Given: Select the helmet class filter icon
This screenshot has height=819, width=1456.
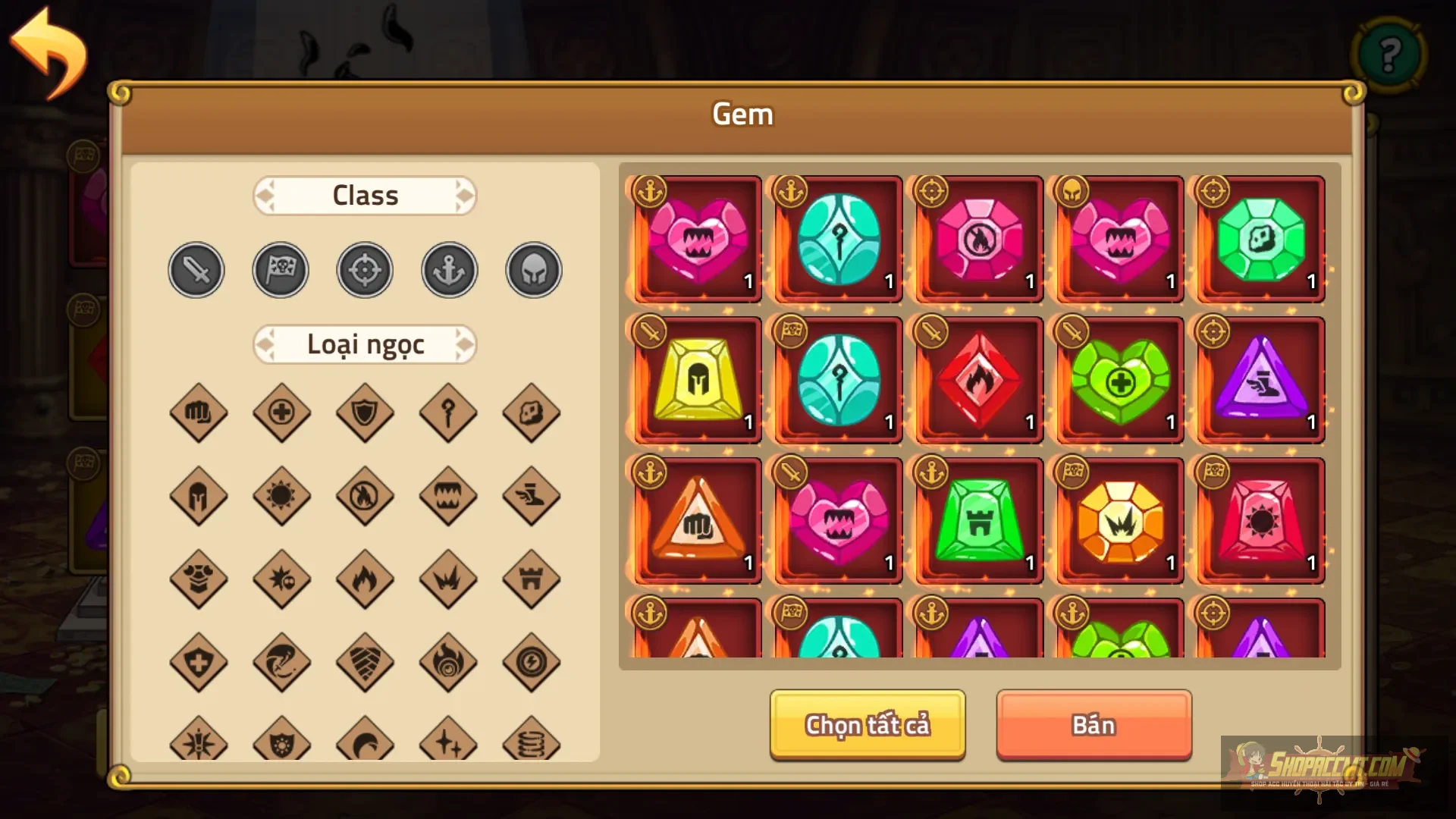Looking at the screenshot, I should point(532,269).
